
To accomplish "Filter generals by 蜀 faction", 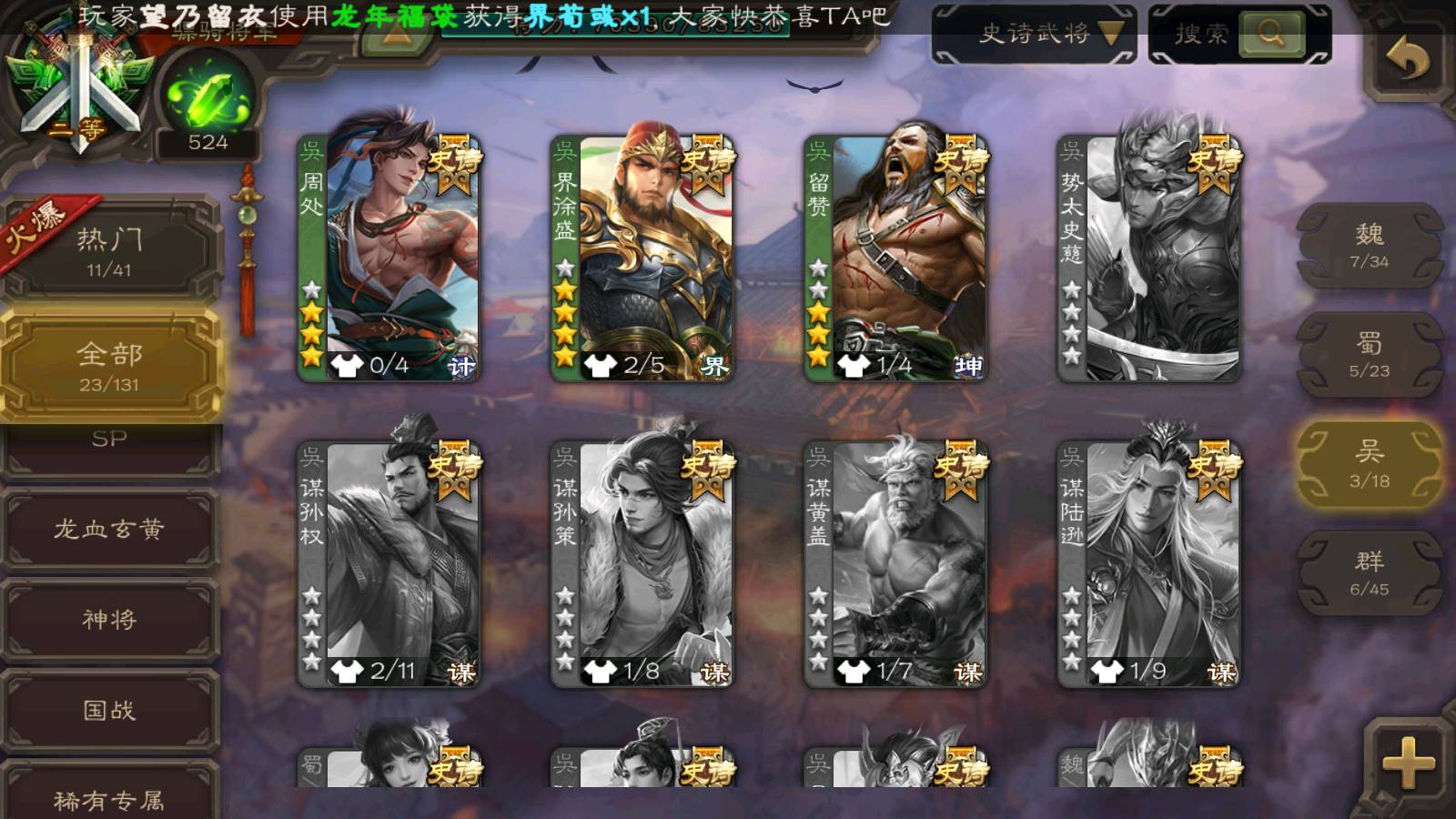I will 1369,355.
